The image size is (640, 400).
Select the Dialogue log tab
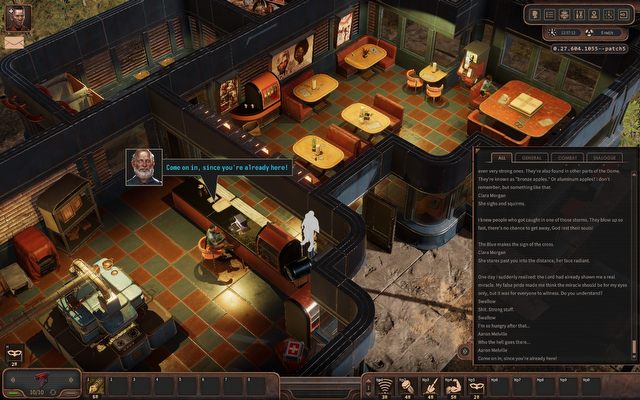pos(603,157)
